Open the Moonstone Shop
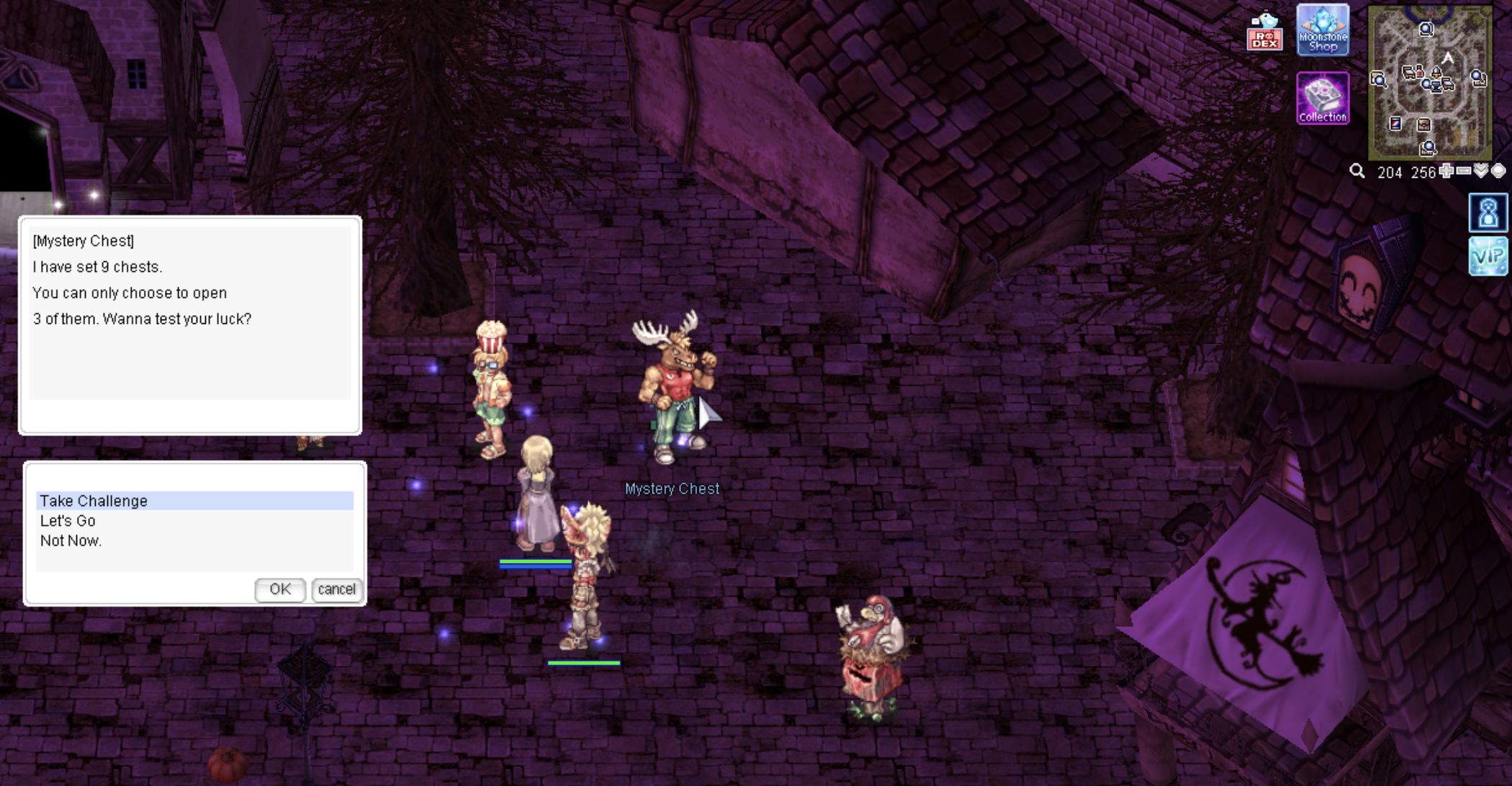 pos(1323,30)
